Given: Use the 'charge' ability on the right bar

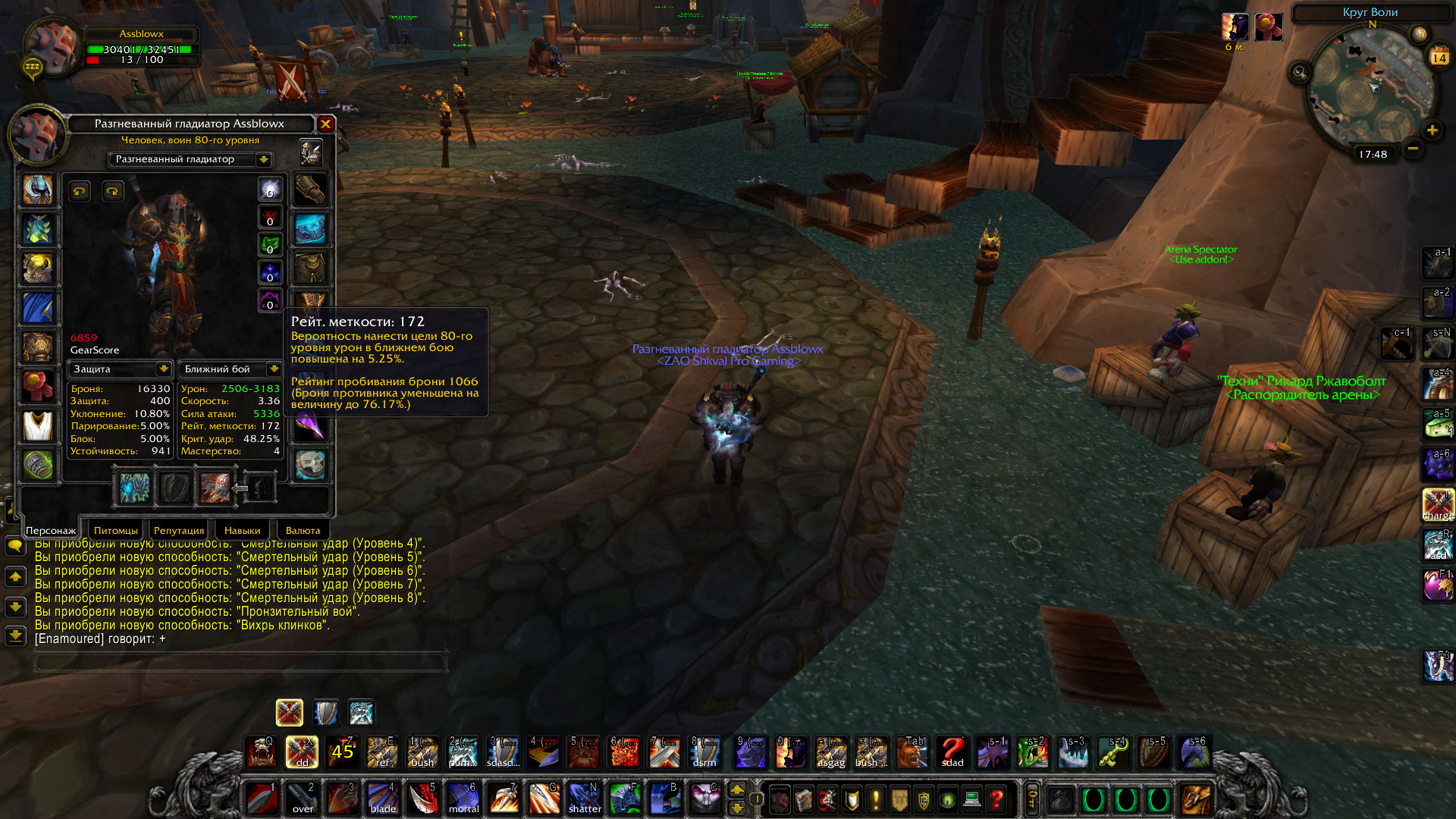Looking at the screenshot, I should [1438, 504].
